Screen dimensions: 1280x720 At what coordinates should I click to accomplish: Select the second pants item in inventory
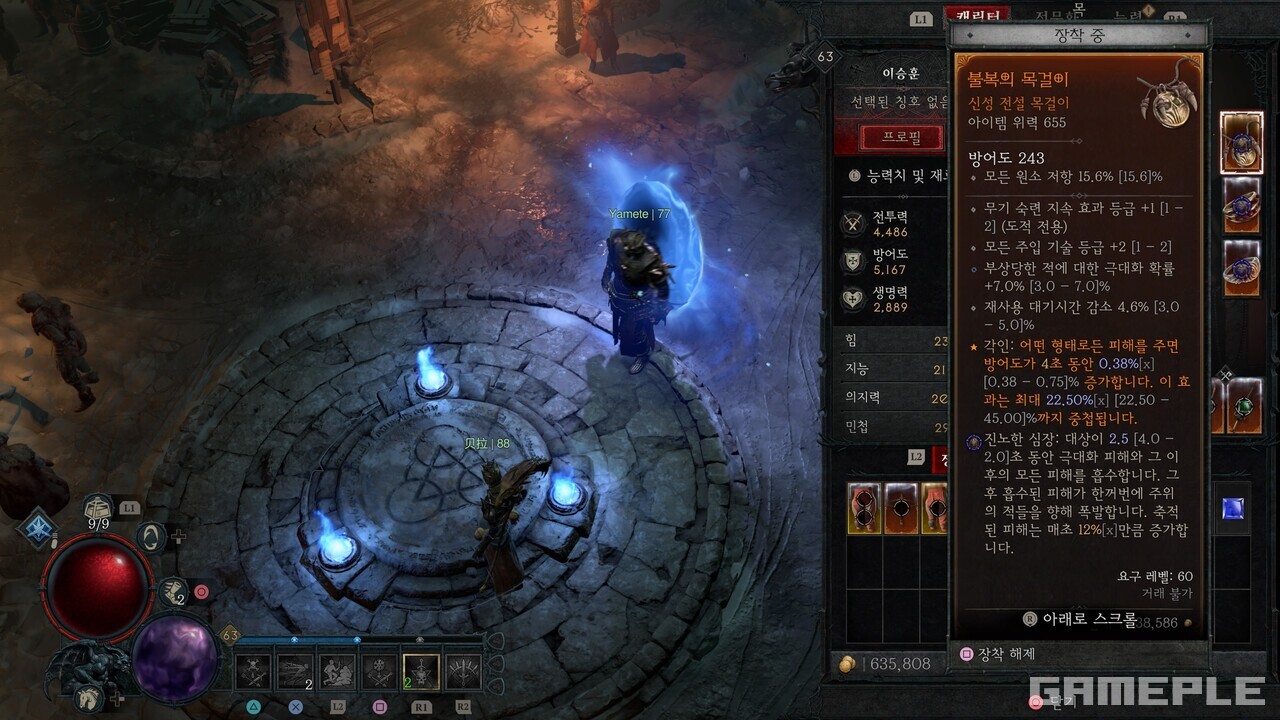[x=901, y=509]
